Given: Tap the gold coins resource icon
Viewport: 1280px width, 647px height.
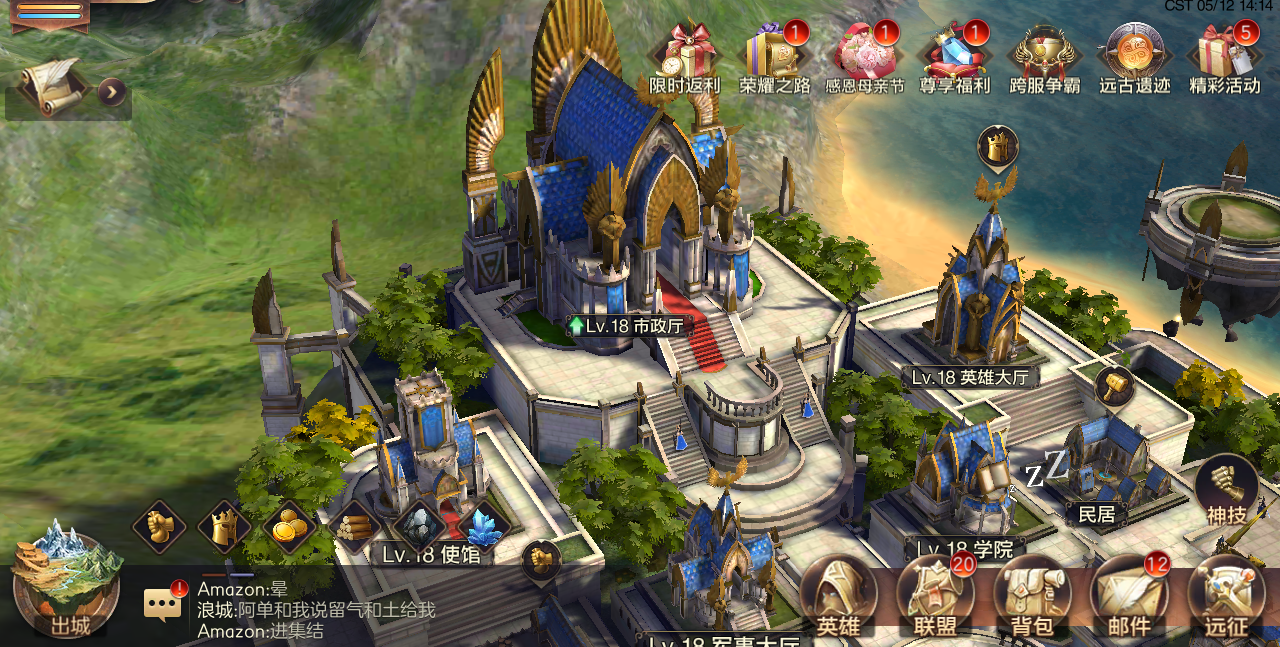Looking at the screenshot, I should [289, 527].
